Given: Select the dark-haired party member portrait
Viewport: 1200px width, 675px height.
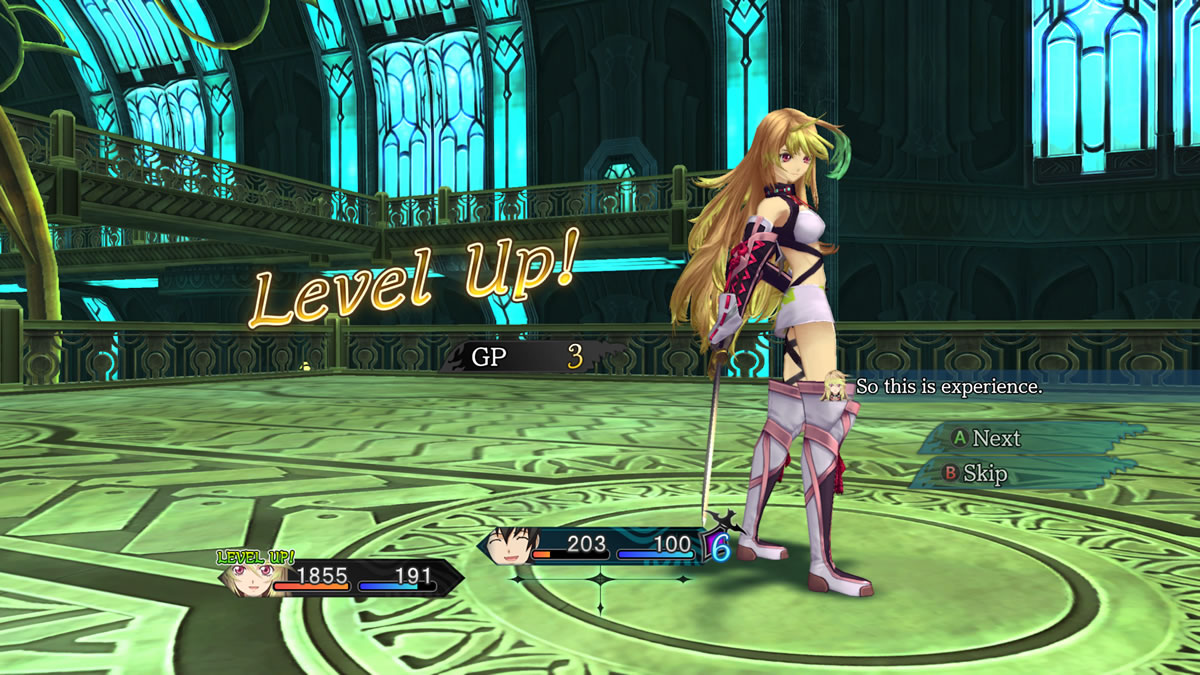Looking at the screenshot, I should pos(511,545).
